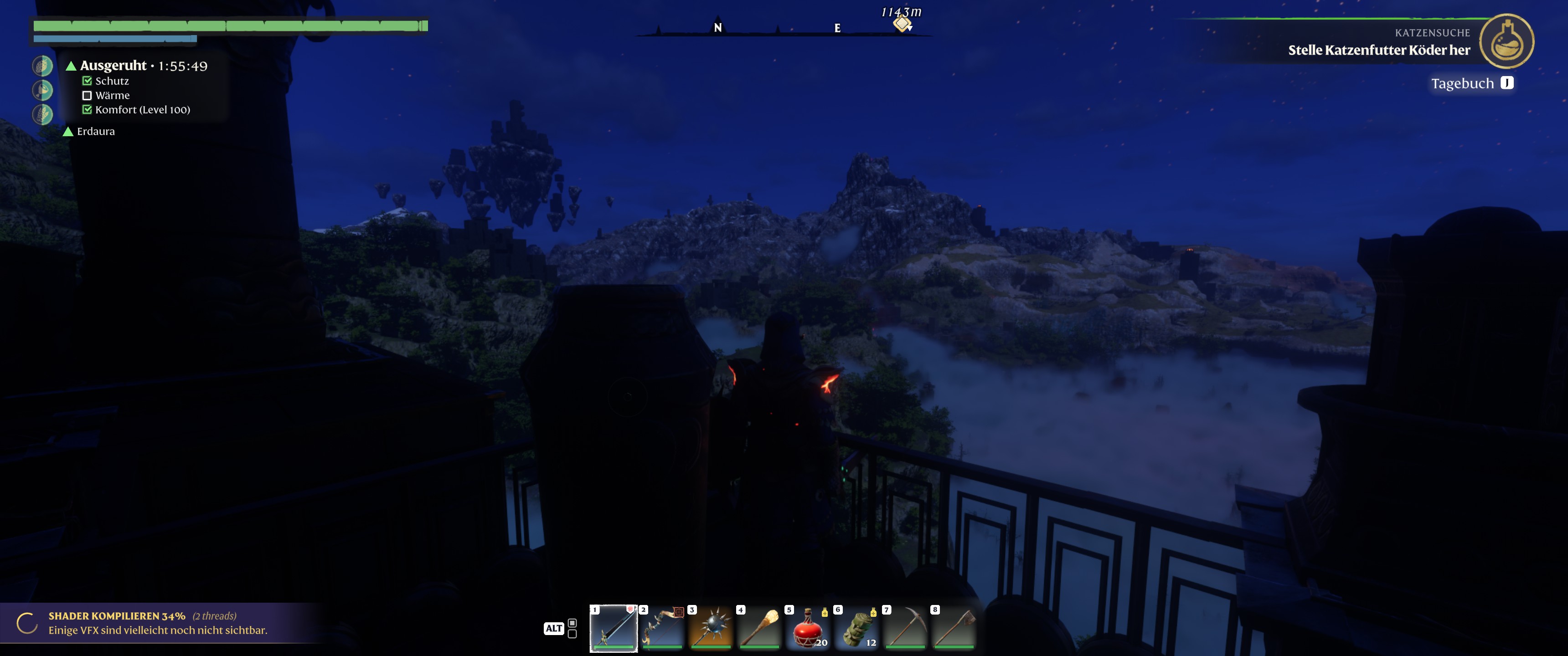Click the shader compiling notification
The image size is (1568, 656).
click(158, 623)
